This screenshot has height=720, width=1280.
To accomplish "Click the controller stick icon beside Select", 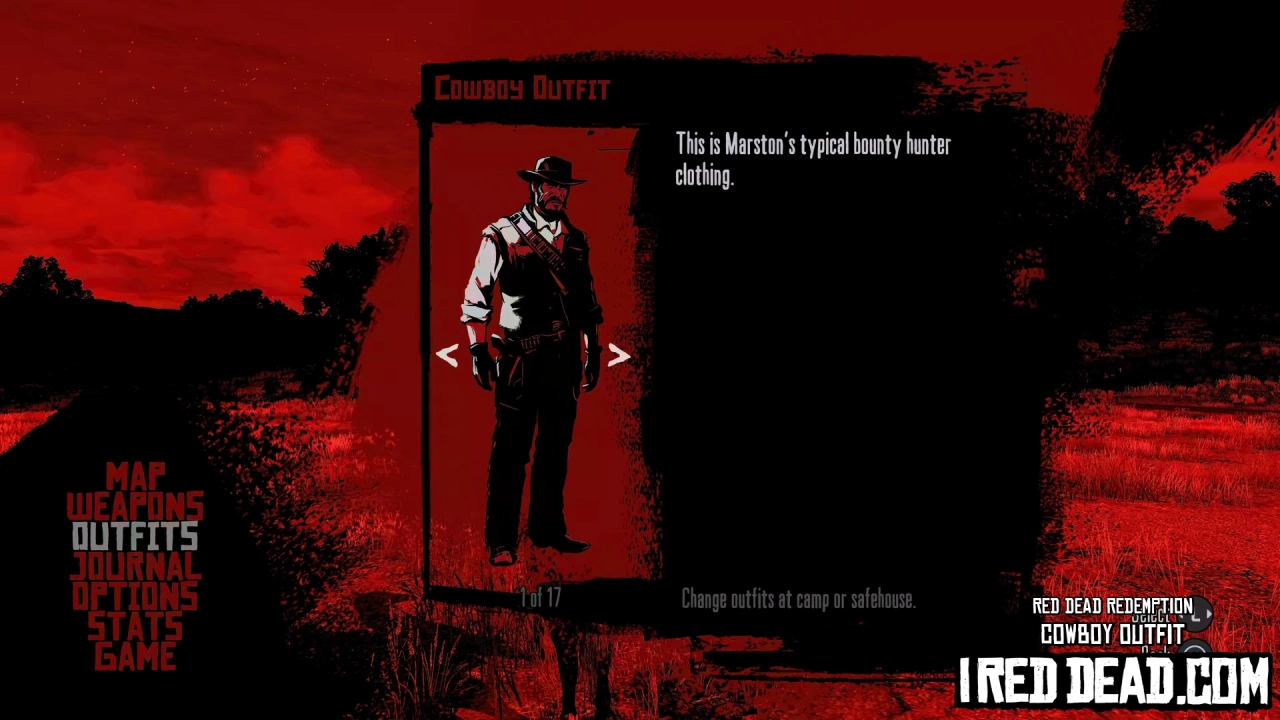I will pos(1196,614).
